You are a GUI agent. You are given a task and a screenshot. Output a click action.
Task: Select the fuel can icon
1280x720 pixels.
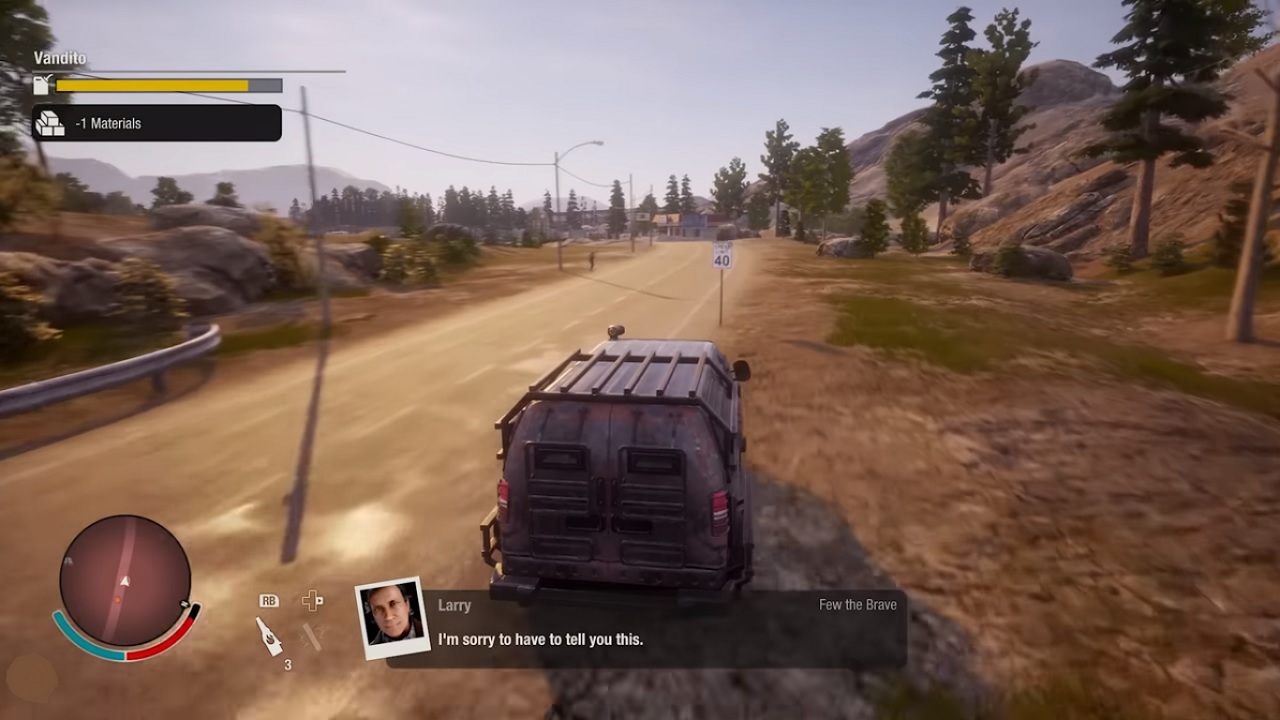tap(40, 86)
